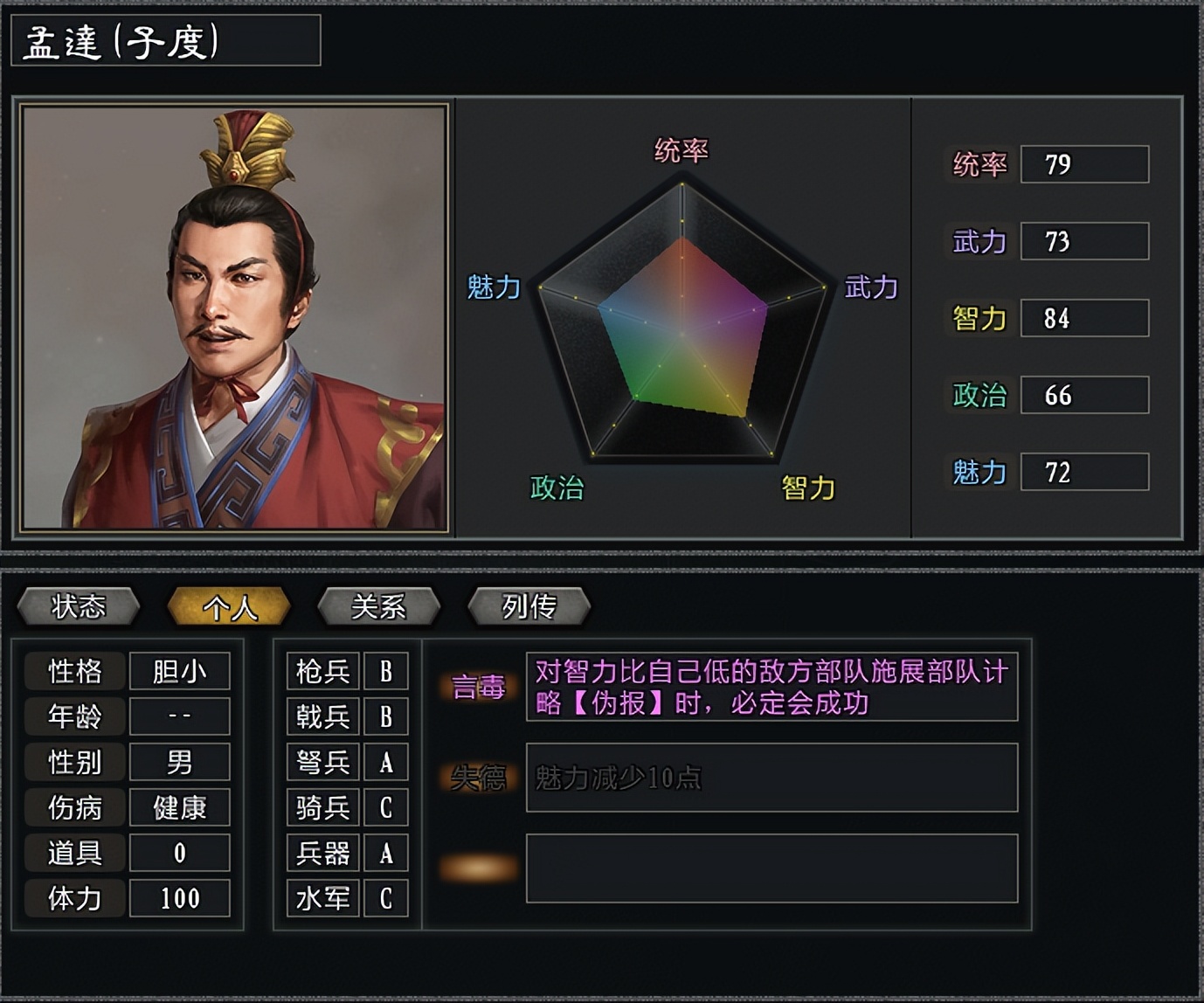Click the 性格 field showing 胆小
Viewport: 1204px width, 1003px height.
[x=179, y=671]
